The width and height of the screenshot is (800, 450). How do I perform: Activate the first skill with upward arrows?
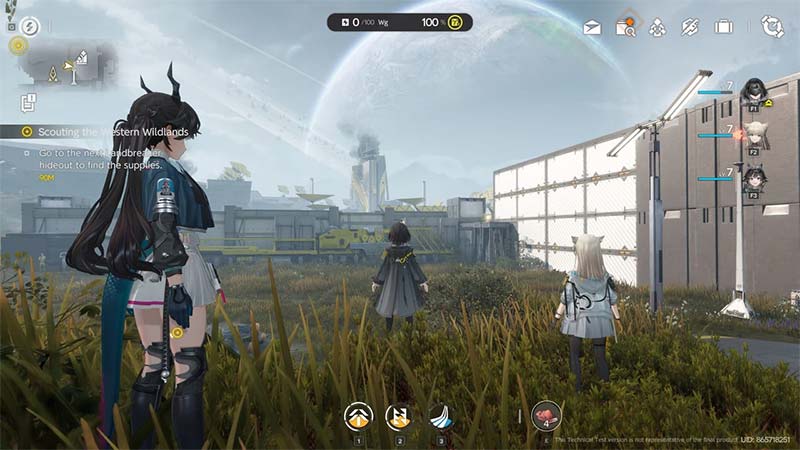click(x=357, y=415)
